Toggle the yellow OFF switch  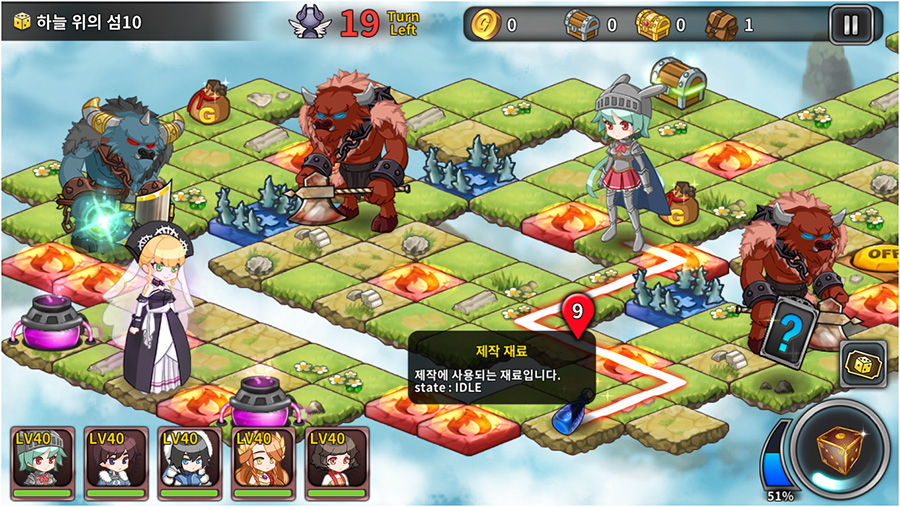(877, 256)
